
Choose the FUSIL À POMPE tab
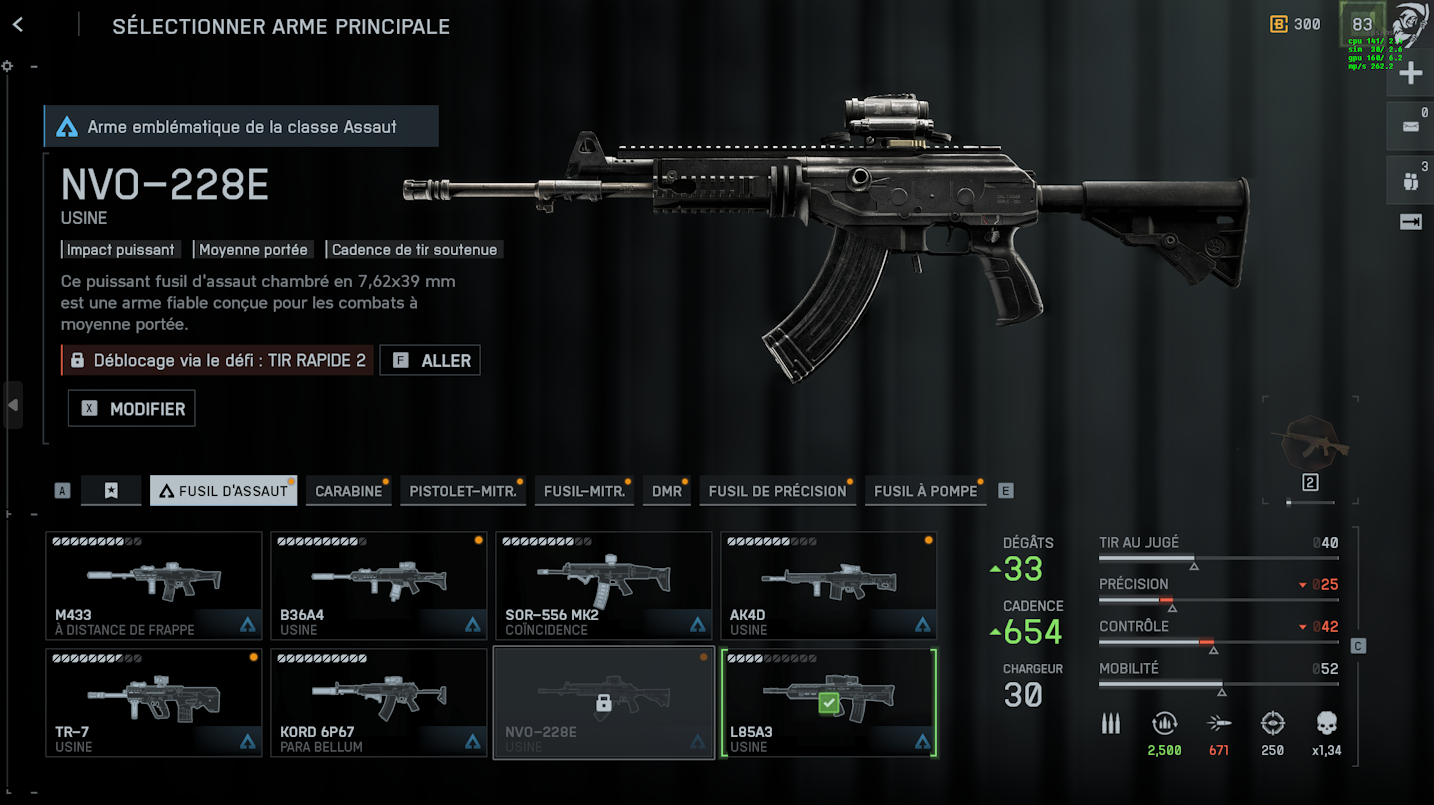click(925, 491)
